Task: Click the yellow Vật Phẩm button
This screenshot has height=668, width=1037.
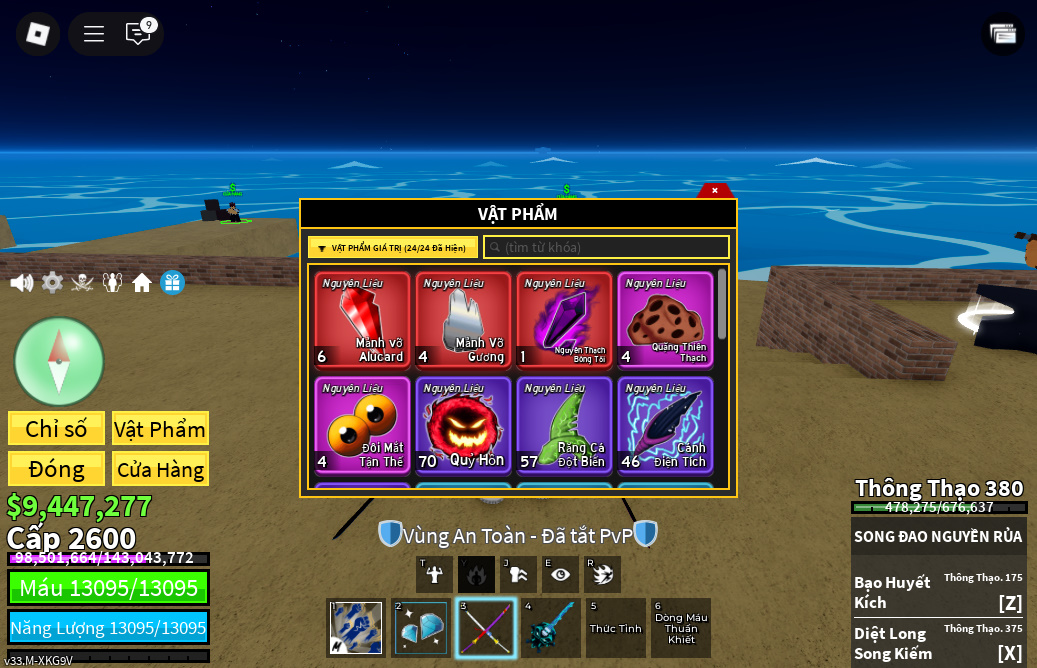Action: [x=160, y=429]
